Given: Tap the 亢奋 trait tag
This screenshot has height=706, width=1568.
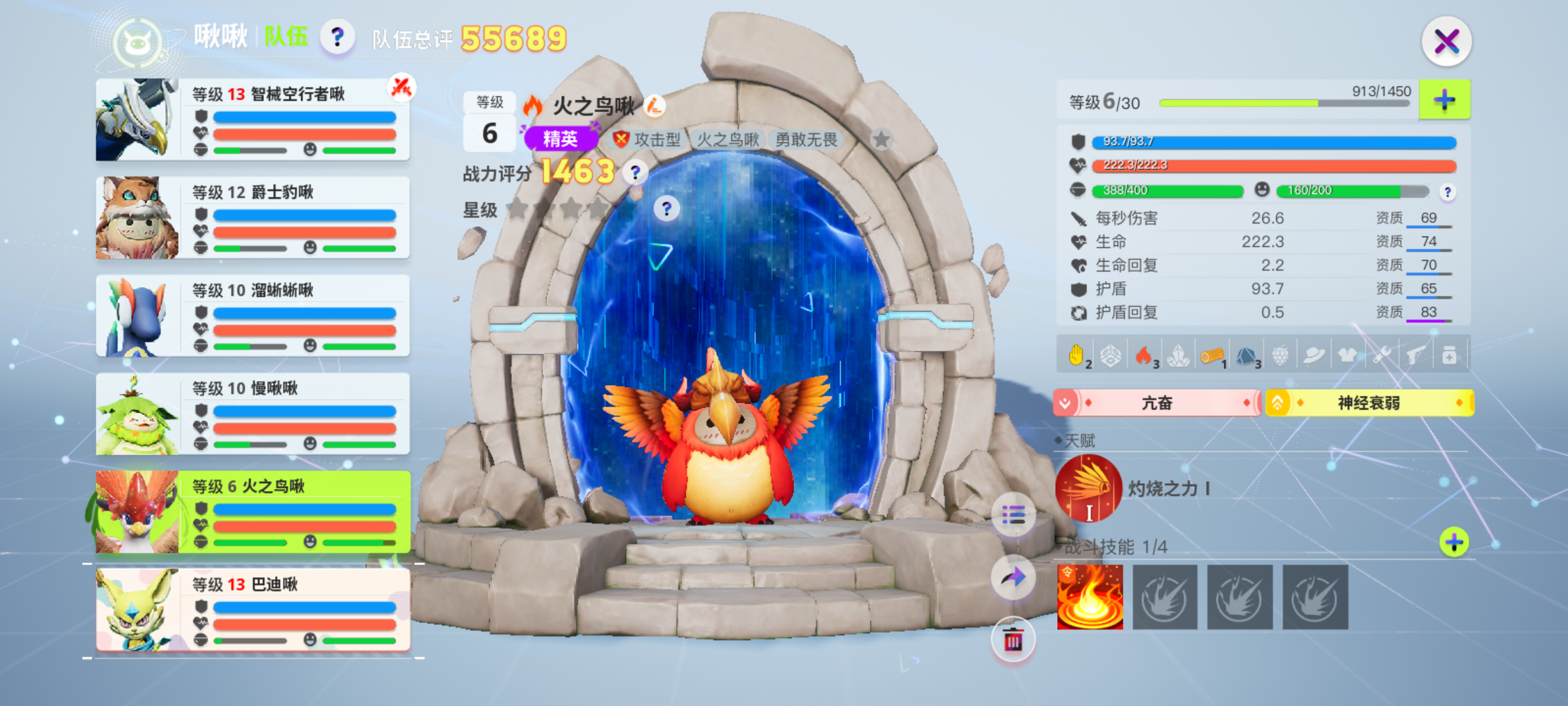Looking at the screenshot, I should (x=1156, y=403).
